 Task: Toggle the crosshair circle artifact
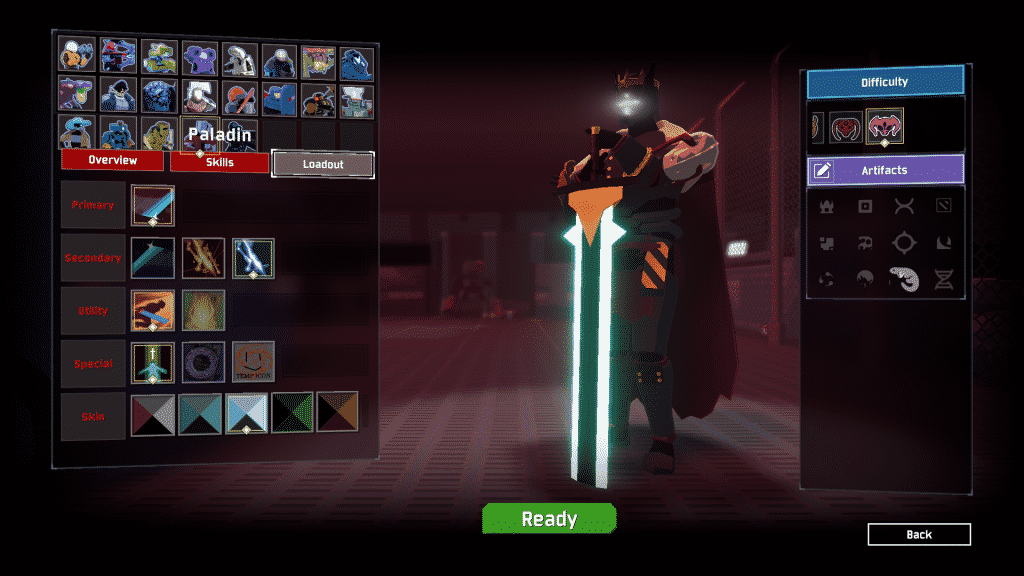[904, 243]
